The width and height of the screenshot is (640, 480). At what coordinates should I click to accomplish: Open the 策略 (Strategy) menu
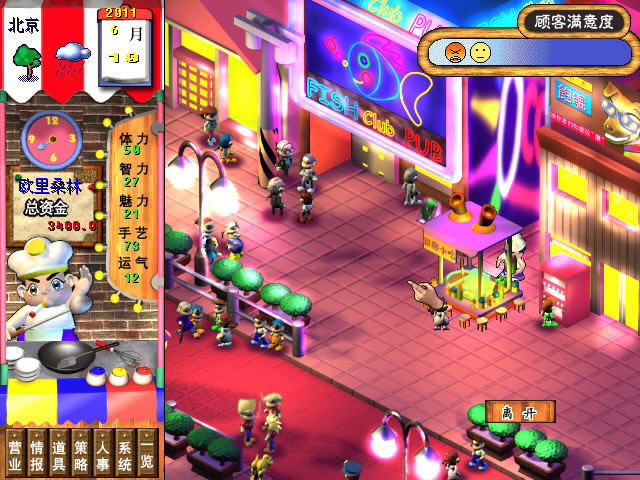click(81, 454)
